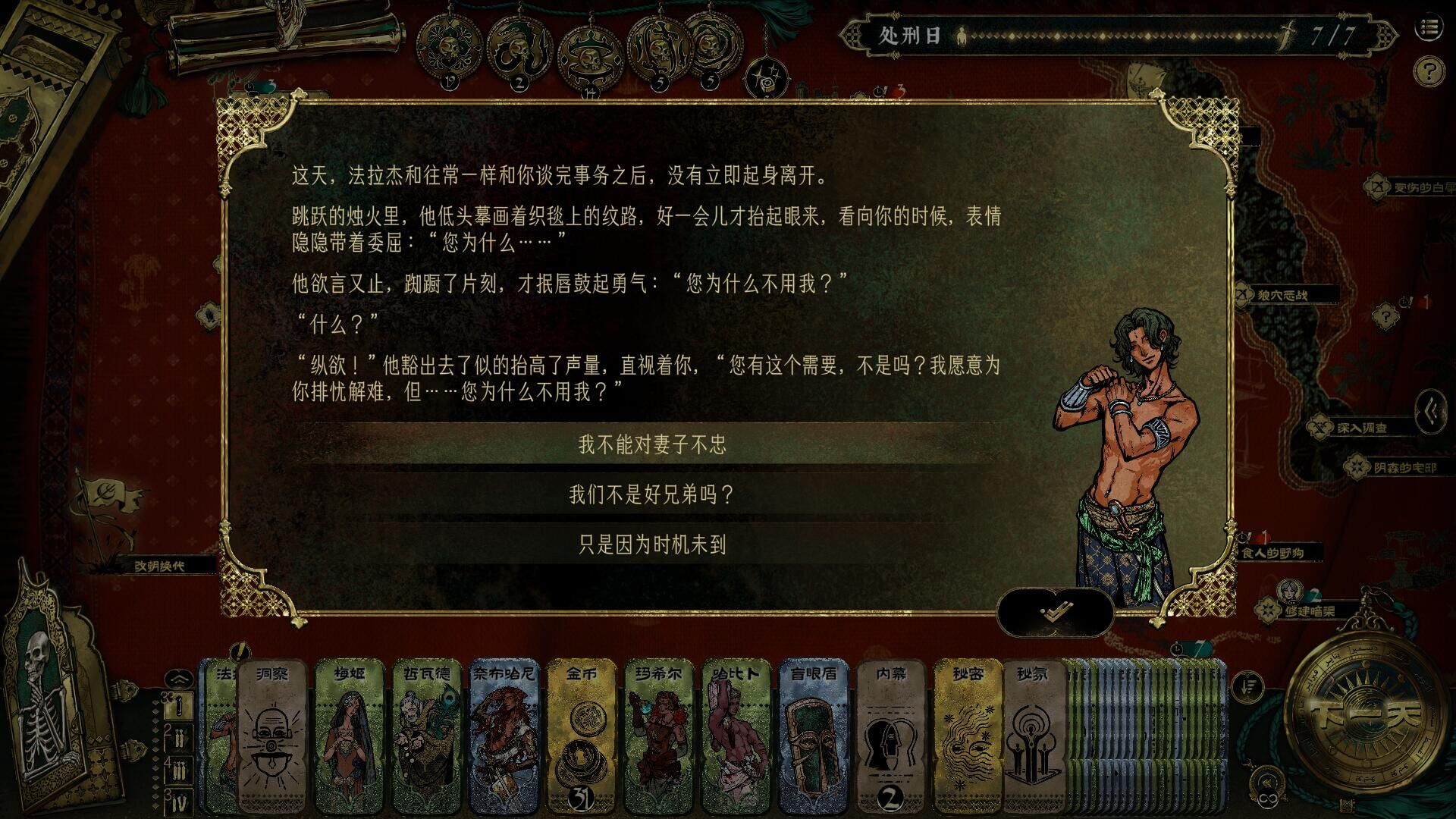This screenshot has height=819, width=1456.
Task: Open the 深入调查 map event
Action: coord(1363,428)
